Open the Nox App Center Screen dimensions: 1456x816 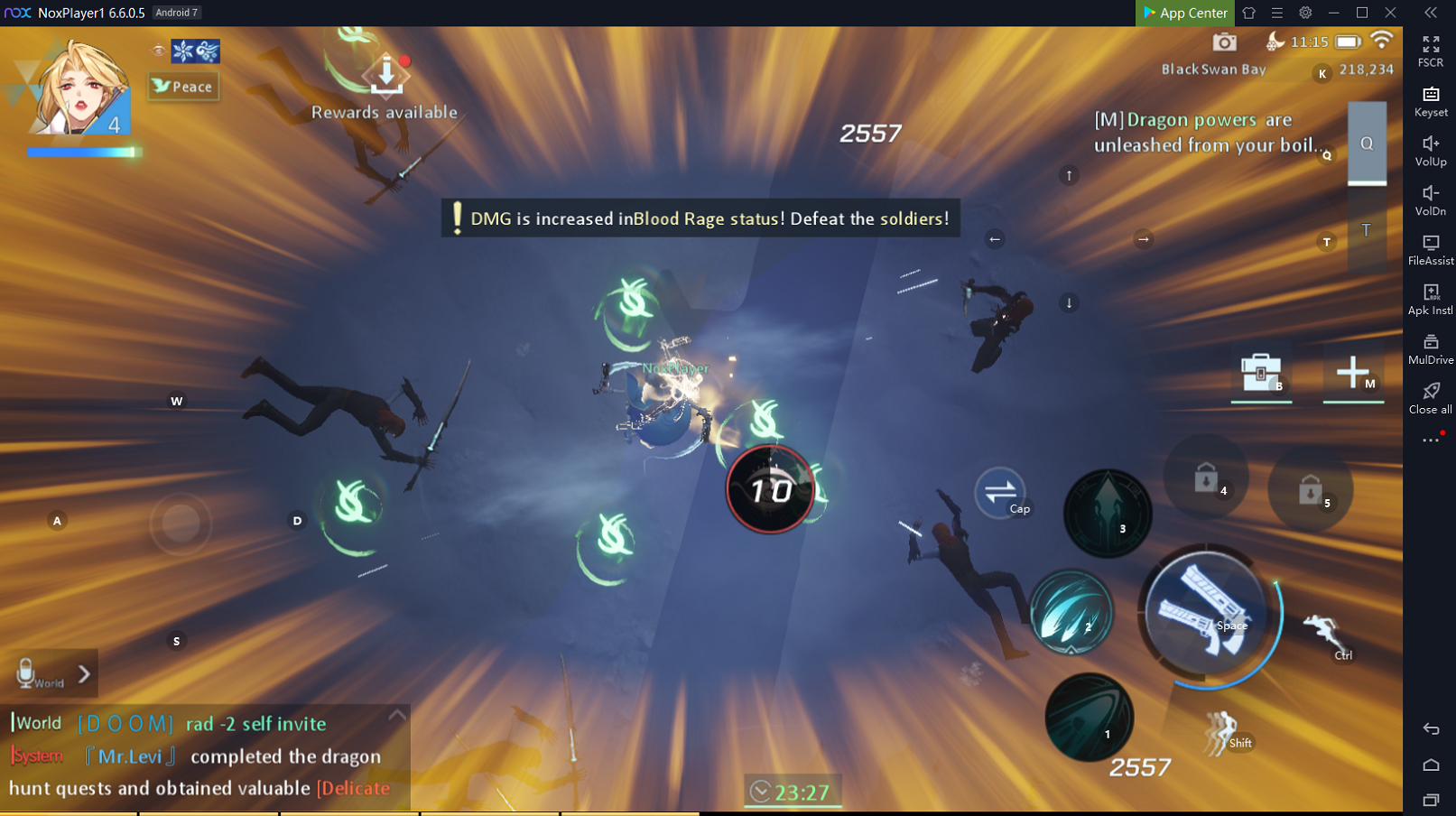pyautogui.click(x=1184, y=13)
